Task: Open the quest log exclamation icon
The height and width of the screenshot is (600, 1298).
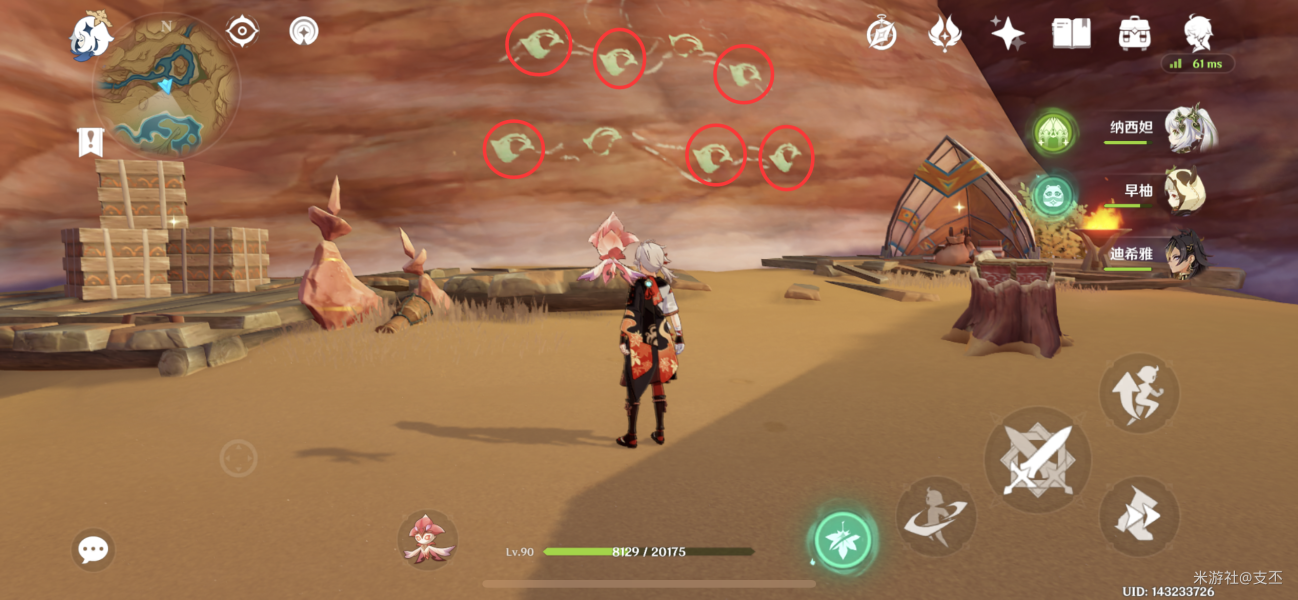Action: 90,142
